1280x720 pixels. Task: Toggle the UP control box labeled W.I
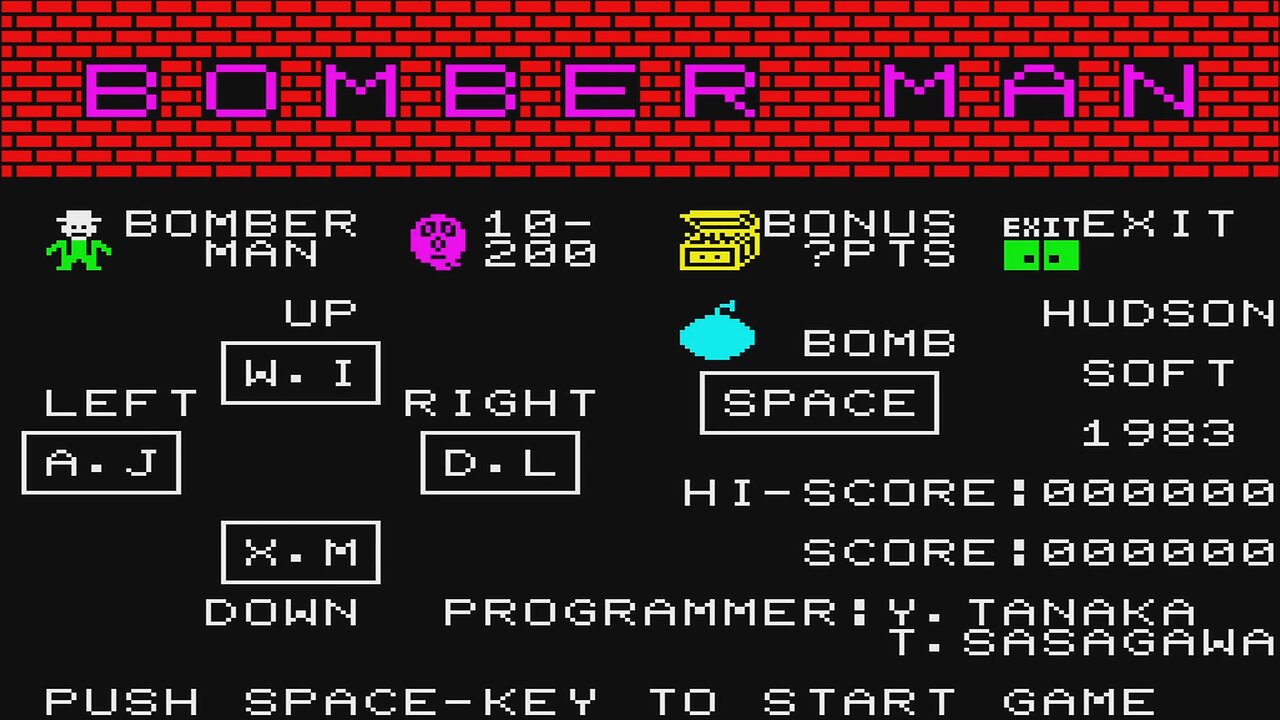(x=300, y=372)
